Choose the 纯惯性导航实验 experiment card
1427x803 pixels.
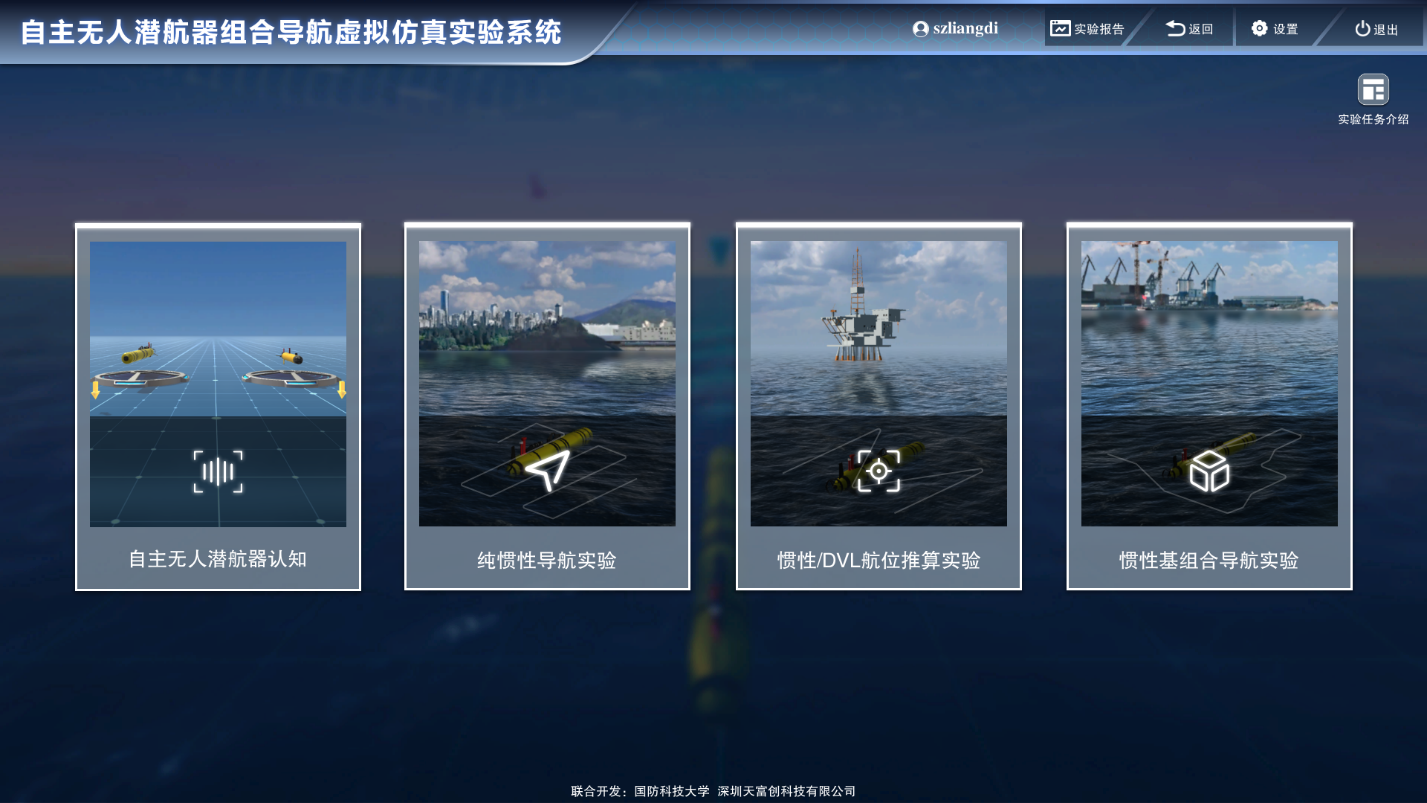pos(547,406)
